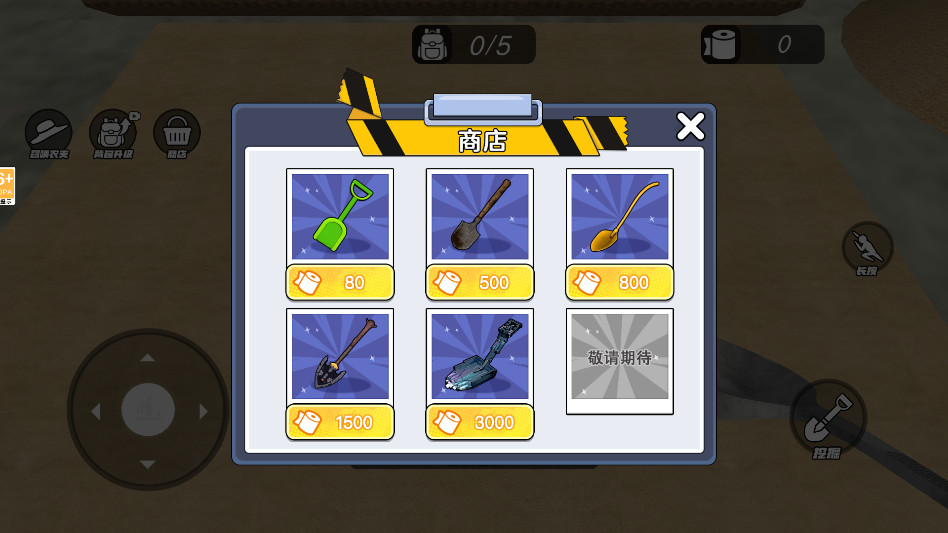
Task: Select the dark iron shovel item
Action: tap(480, 216)
